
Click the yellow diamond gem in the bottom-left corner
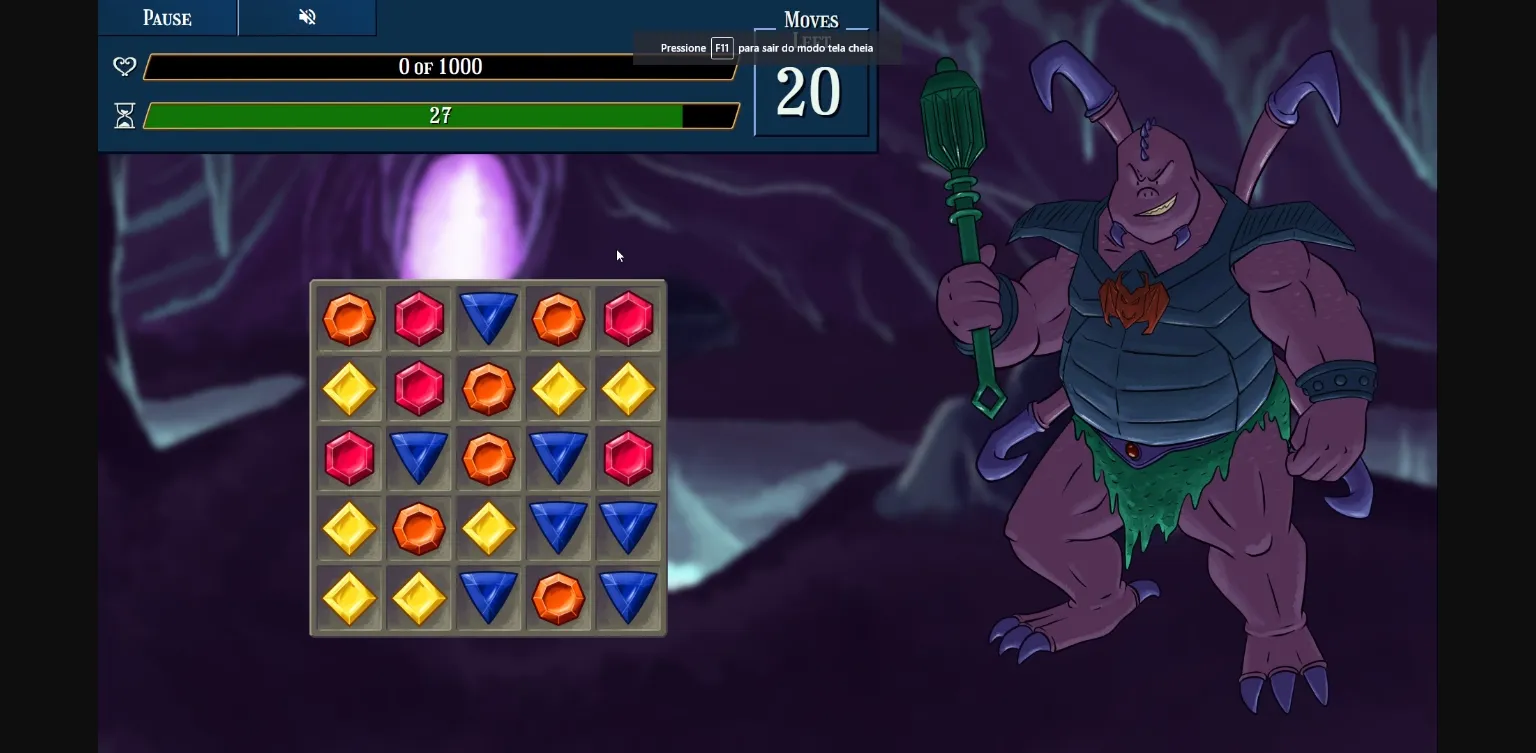point(349,598)
